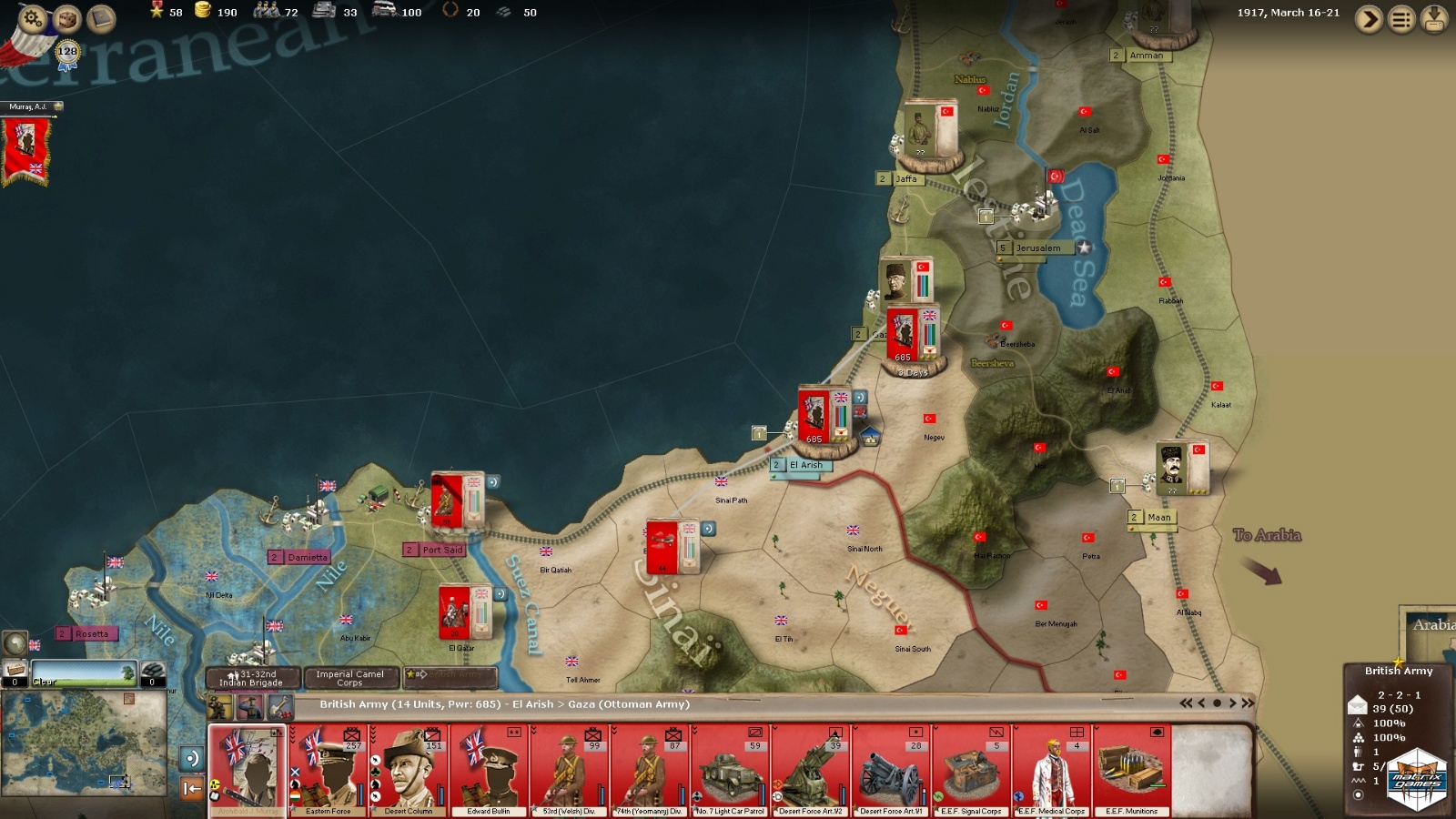Click the Europe minimap
This screenshot has height=819, width=1456.
coord(84,742)
